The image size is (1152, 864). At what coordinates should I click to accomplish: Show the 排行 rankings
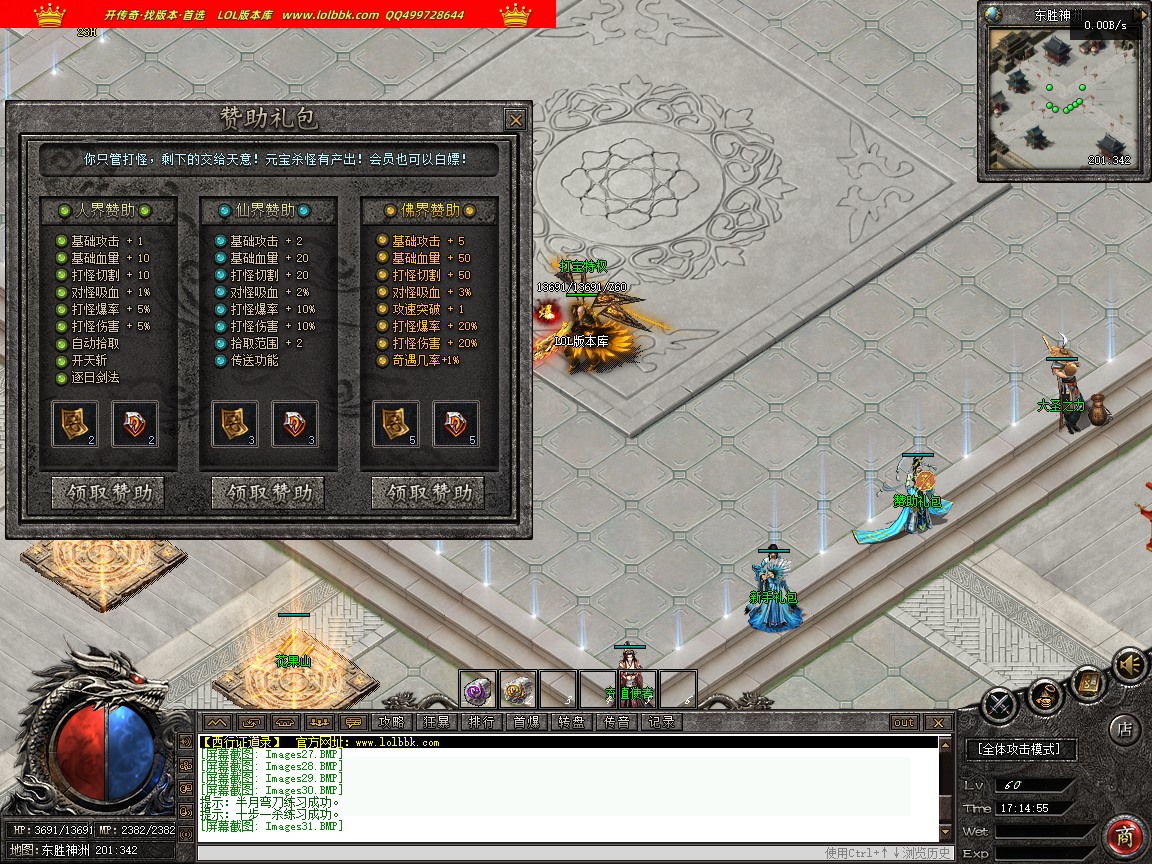pyautogui.click(x=482, y=722)
